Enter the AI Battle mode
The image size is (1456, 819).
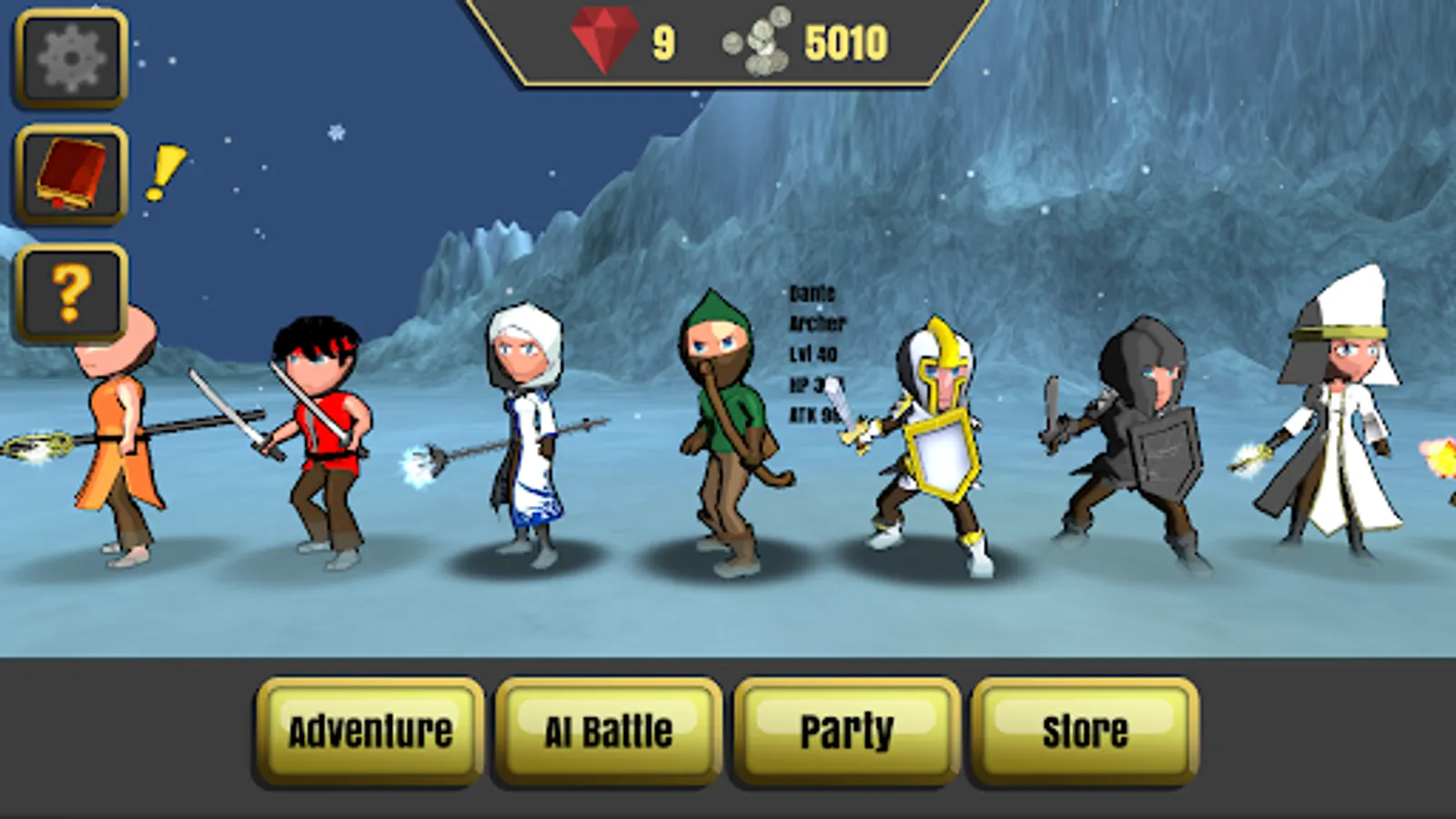(608, 731)
